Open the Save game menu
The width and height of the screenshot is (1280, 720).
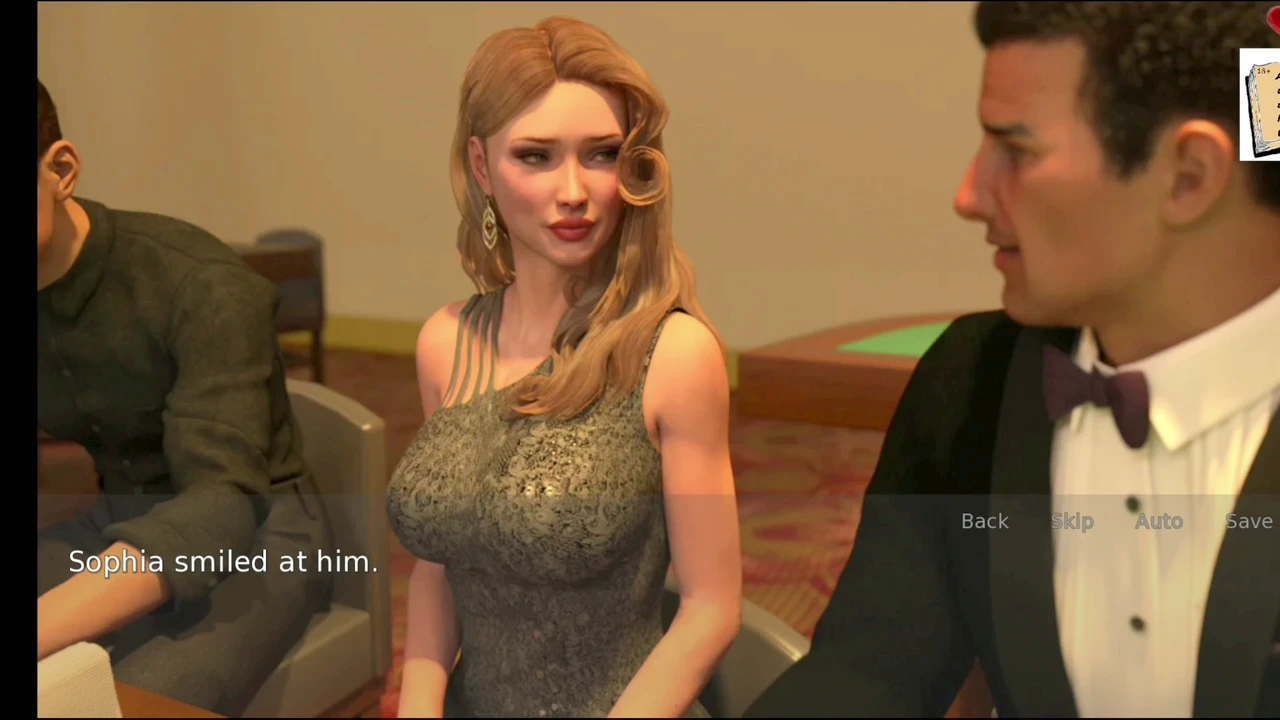point(1249,521)
